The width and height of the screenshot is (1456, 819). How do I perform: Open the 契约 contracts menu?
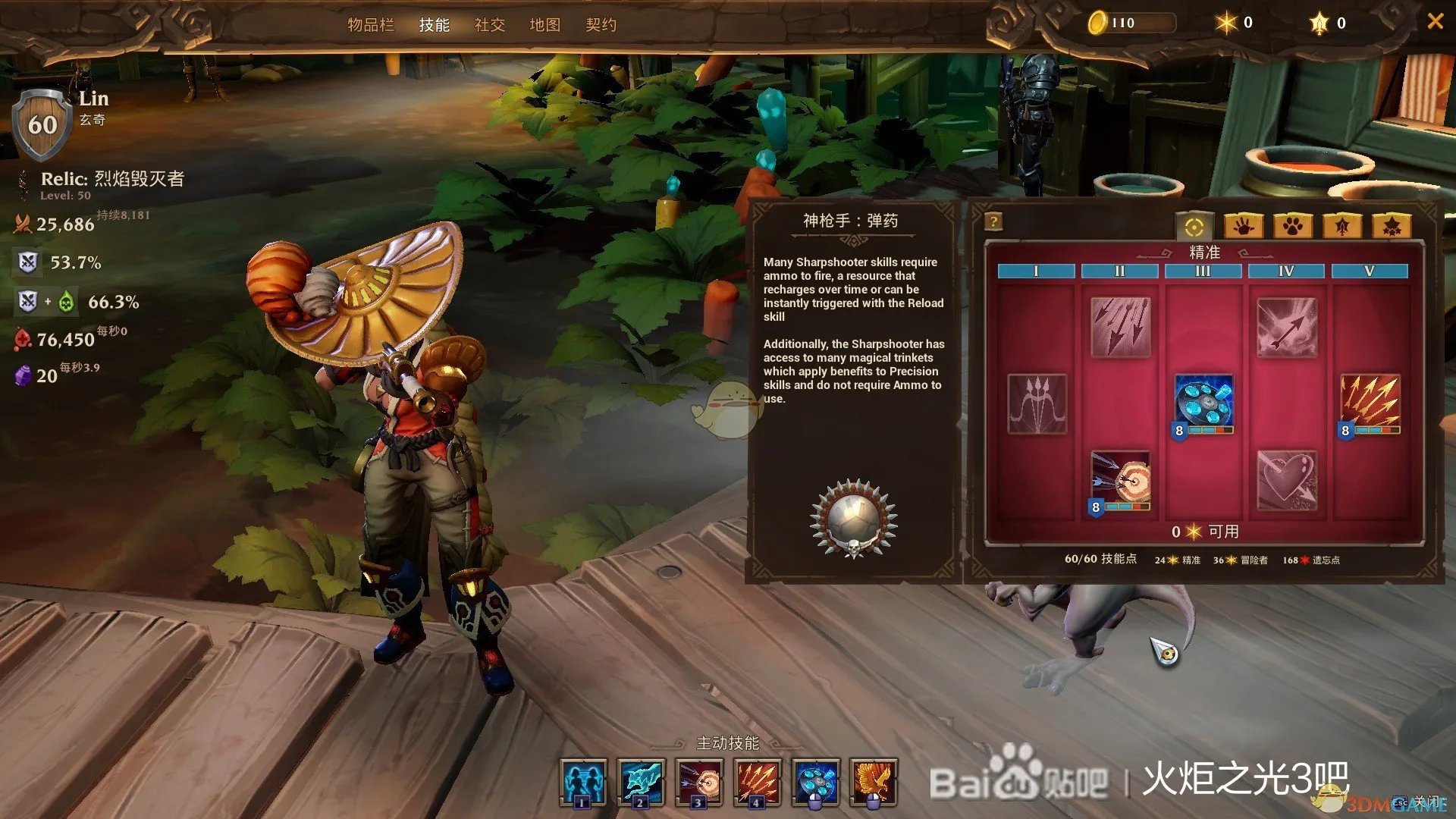click(601, 25)
